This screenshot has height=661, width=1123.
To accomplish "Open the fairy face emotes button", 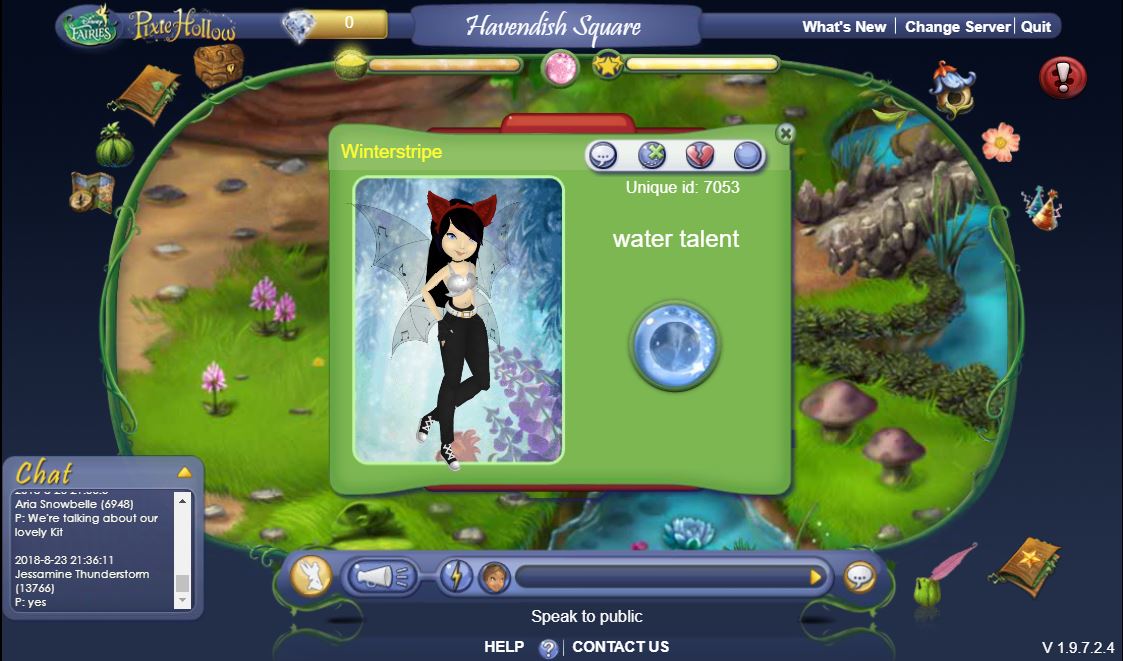I will 494,577.
